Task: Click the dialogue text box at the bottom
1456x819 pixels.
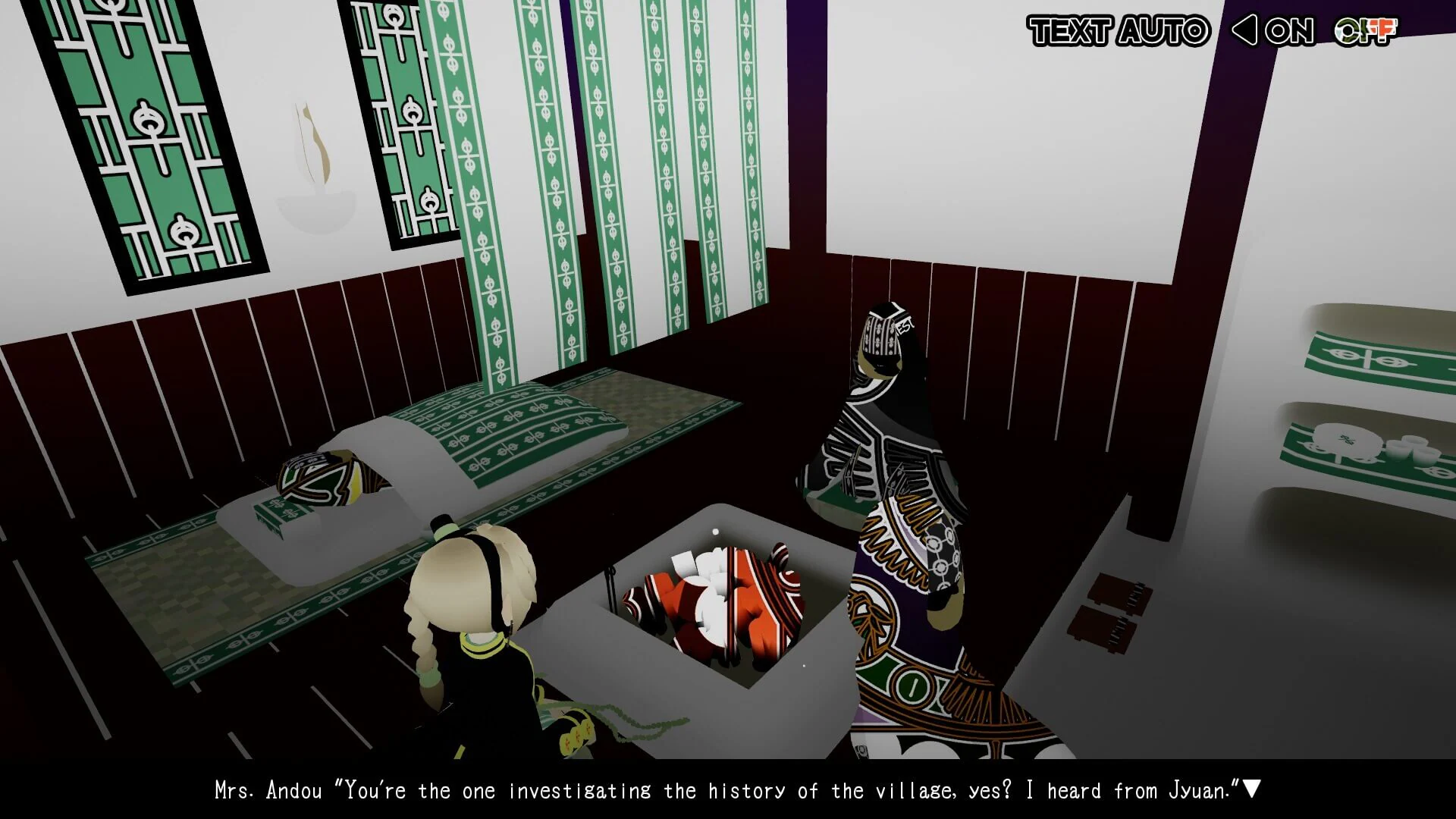Action: (x=728, y=789)
